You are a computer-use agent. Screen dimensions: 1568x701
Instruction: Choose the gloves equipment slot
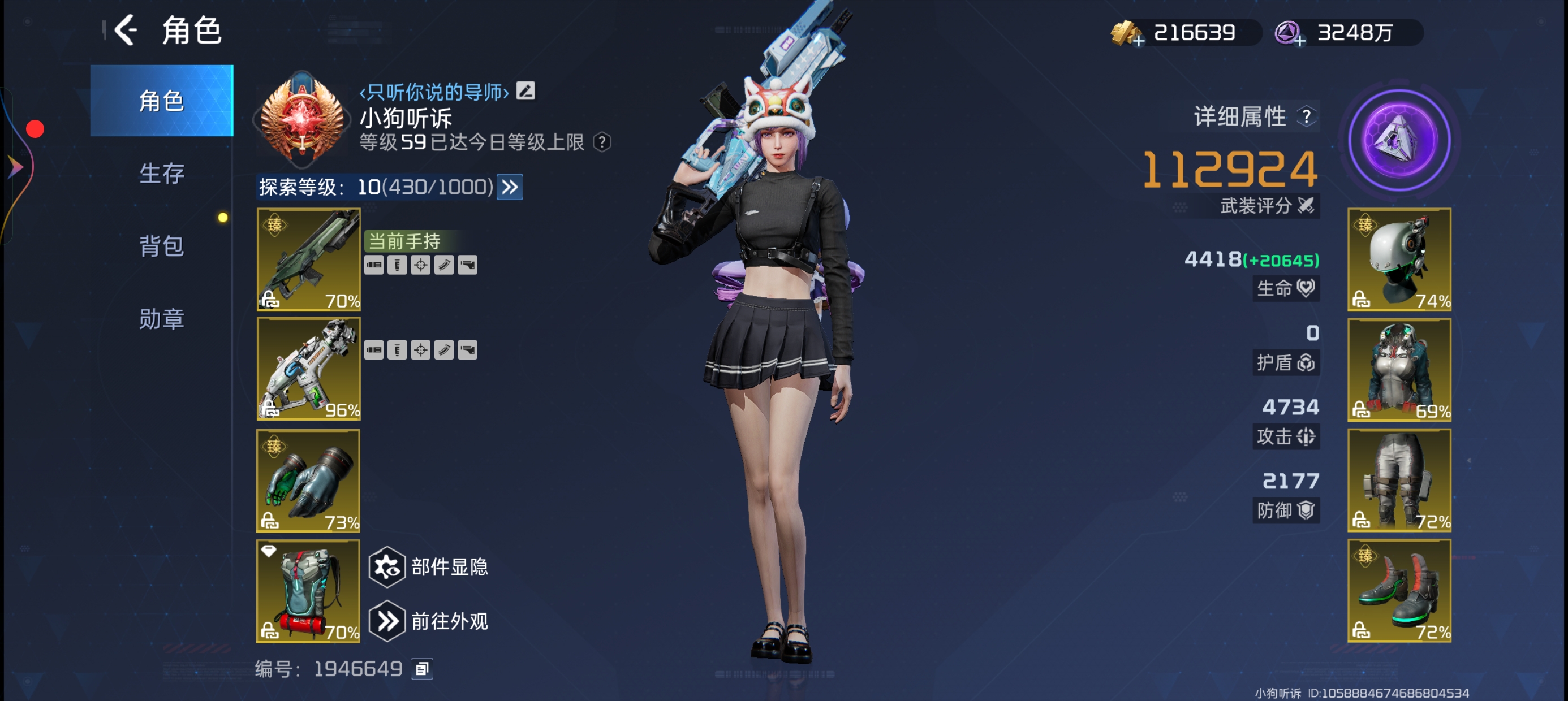[308, 481]
